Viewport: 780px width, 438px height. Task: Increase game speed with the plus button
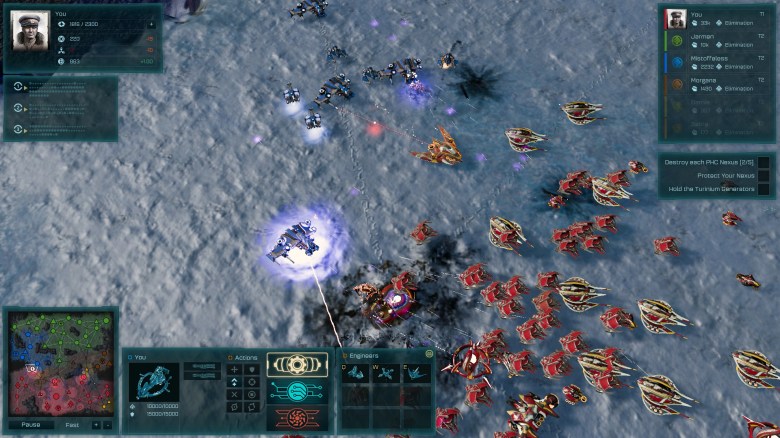pyautogui.click(x=96, y=424)
